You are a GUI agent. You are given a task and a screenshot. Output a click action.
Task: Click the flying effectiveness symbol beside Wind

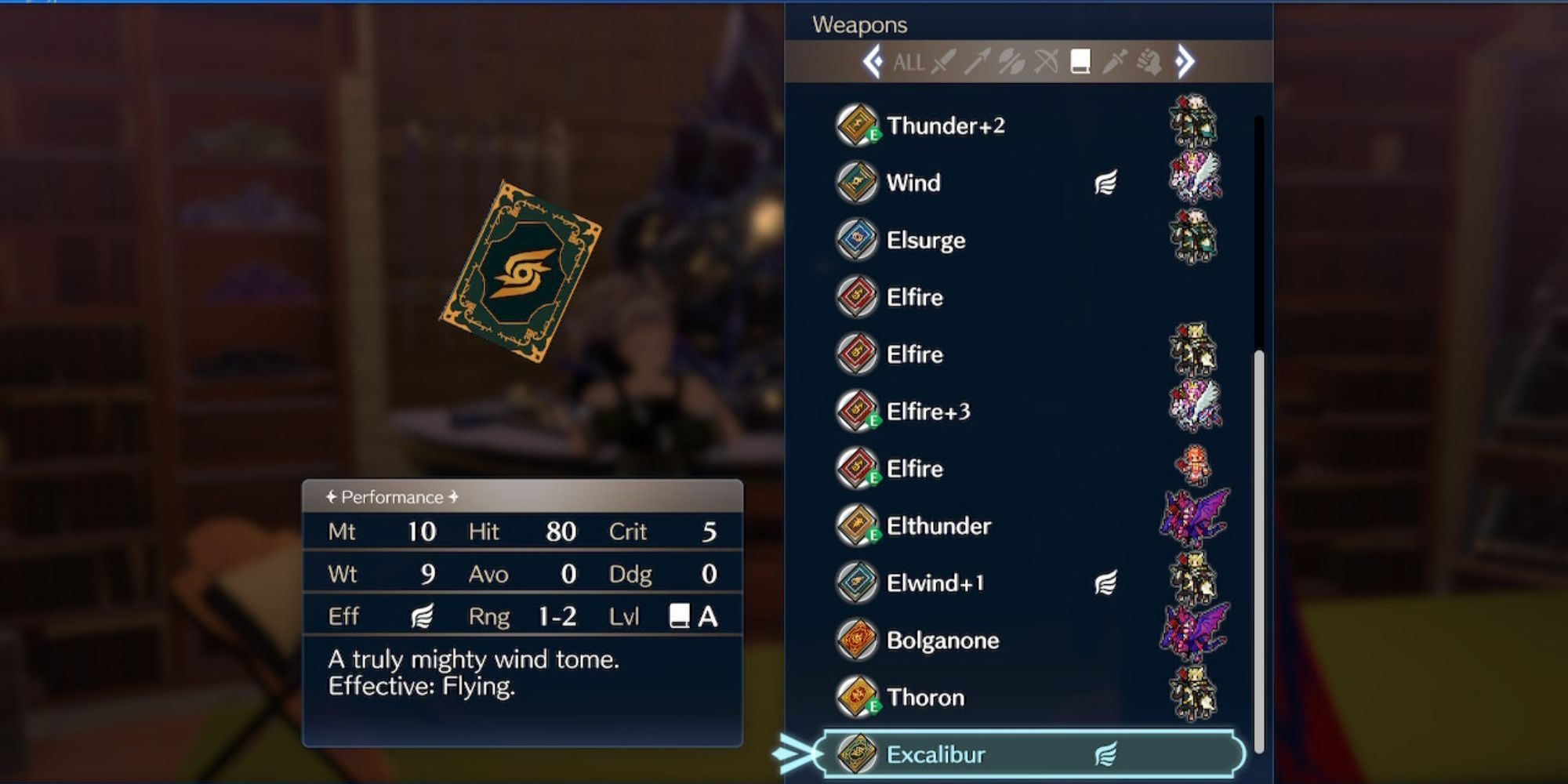(x=1107, y=183)
